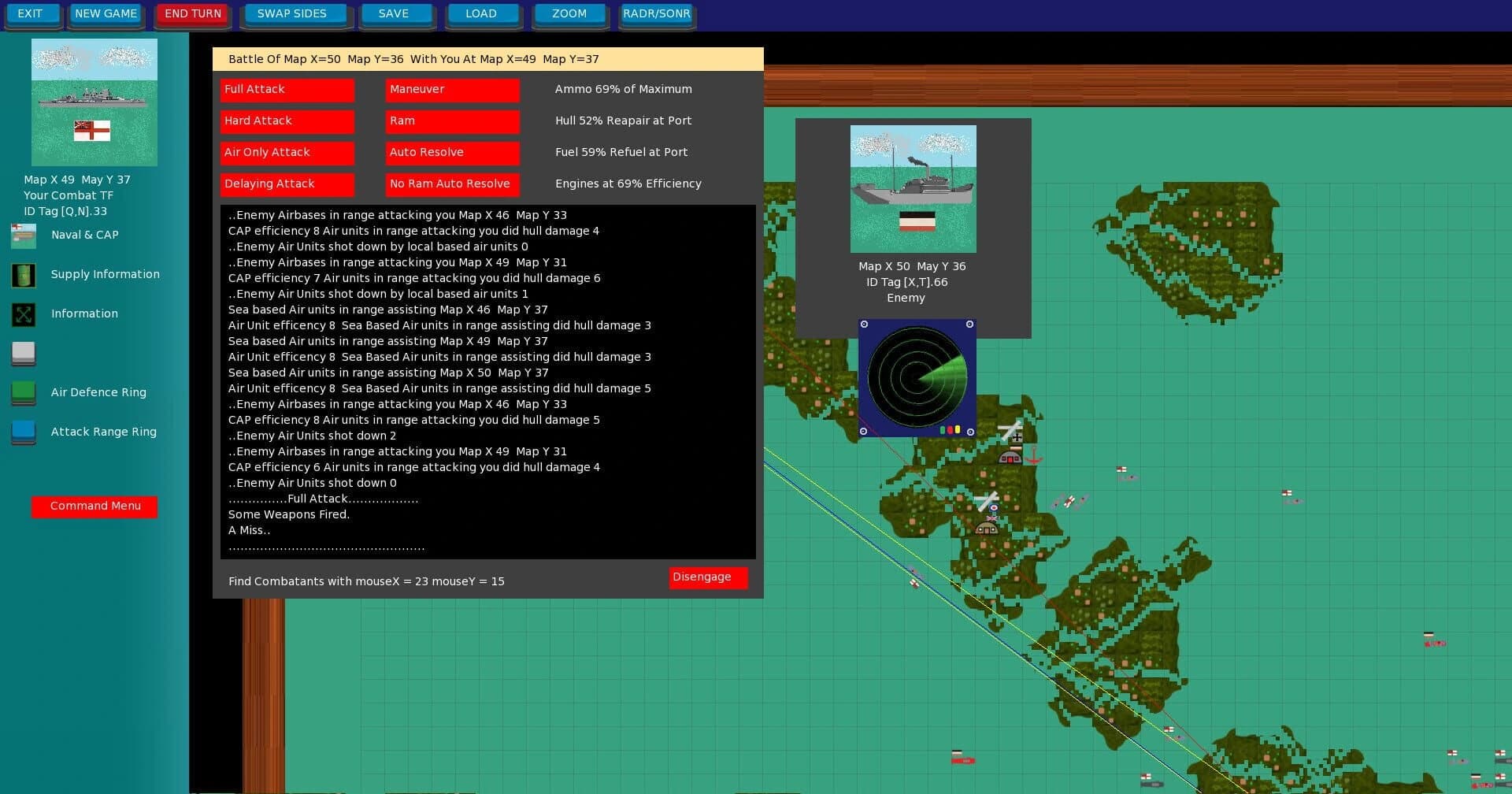Select No Ram Auto Resolve
Viewport: 1512px width, 794px height.
click(x=451, y=184)
